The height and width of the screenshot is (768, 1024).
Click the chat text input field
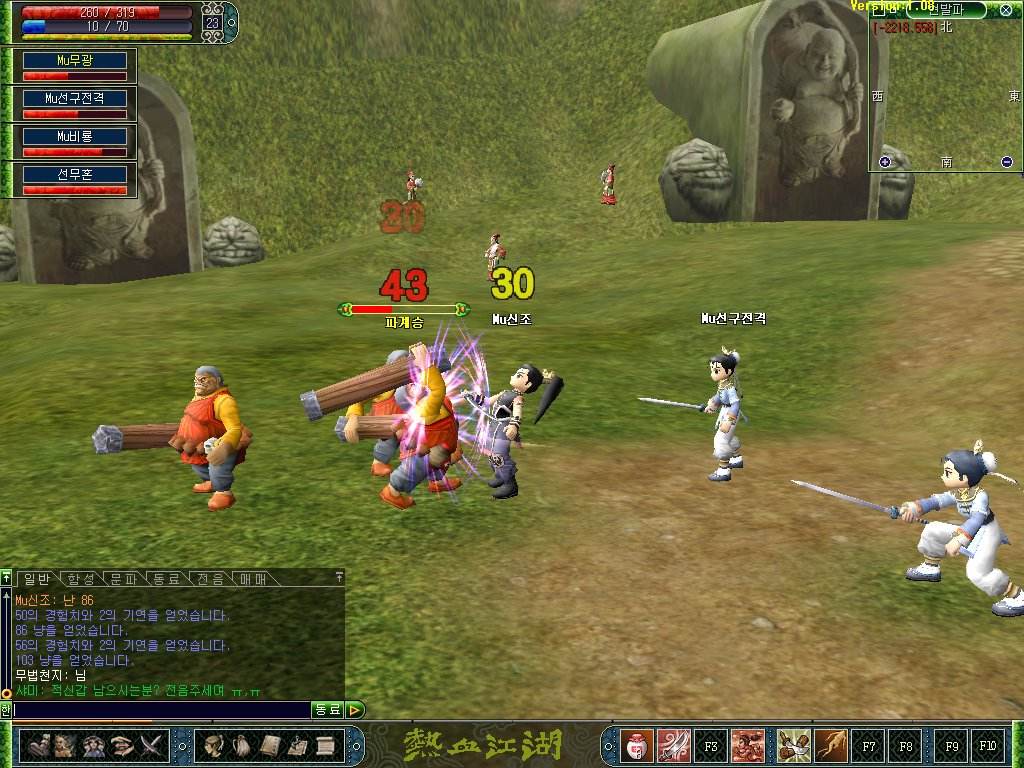tap(160, 710)
